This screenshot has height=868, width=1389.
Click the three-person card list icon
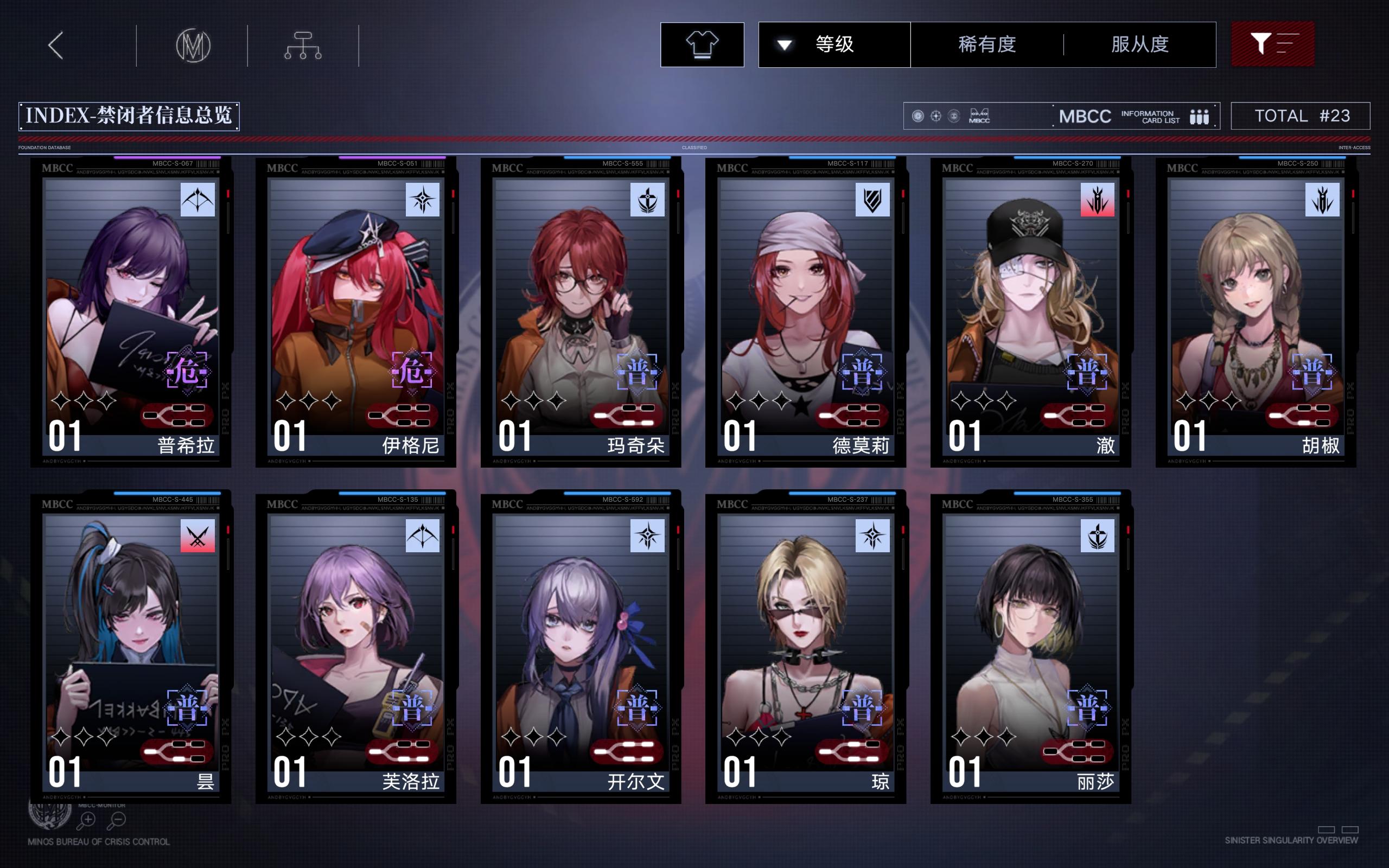coord(1200,116)
